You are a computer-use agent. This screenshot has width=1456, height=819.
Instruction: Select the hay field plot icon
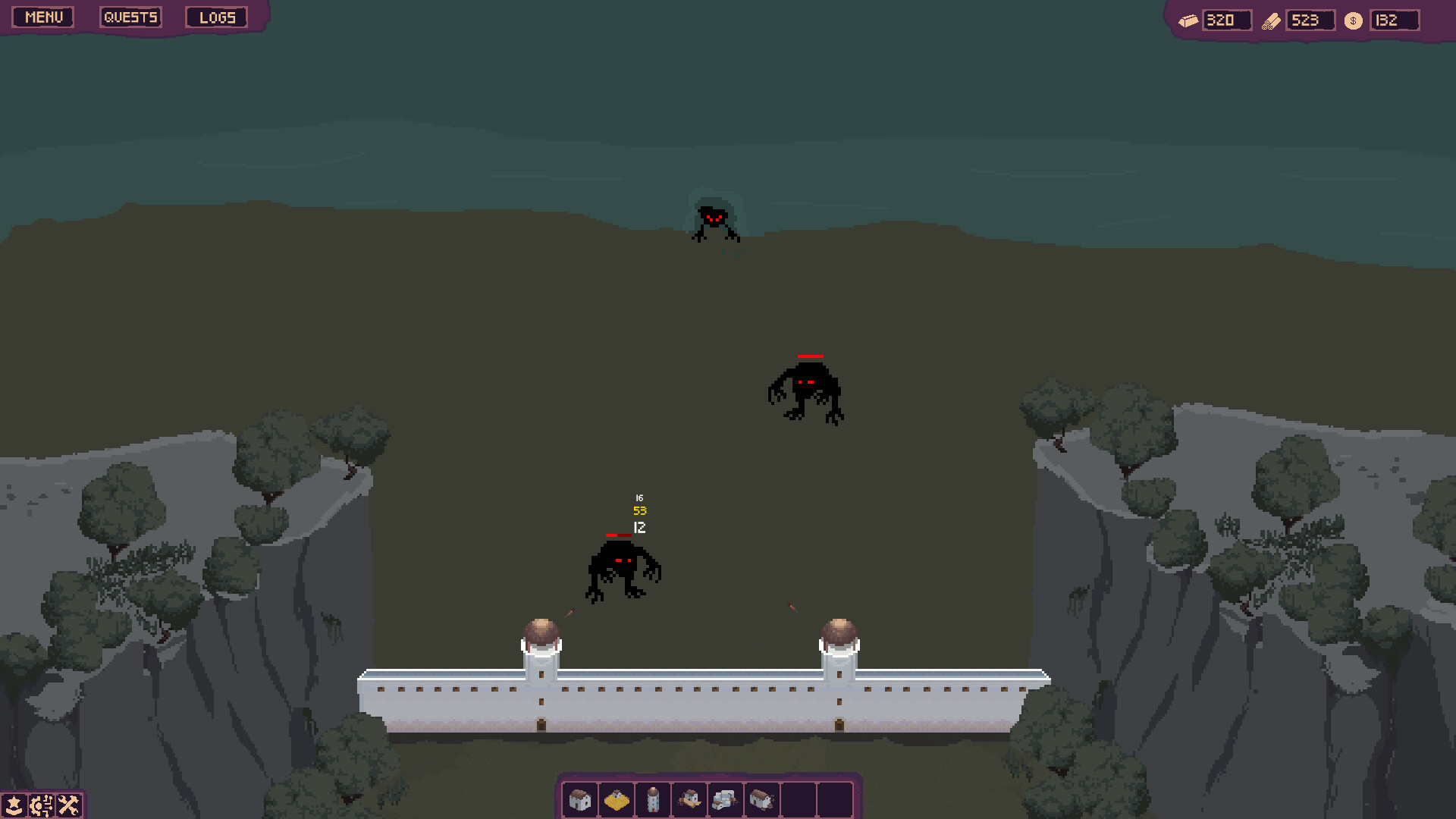point(616,799)
